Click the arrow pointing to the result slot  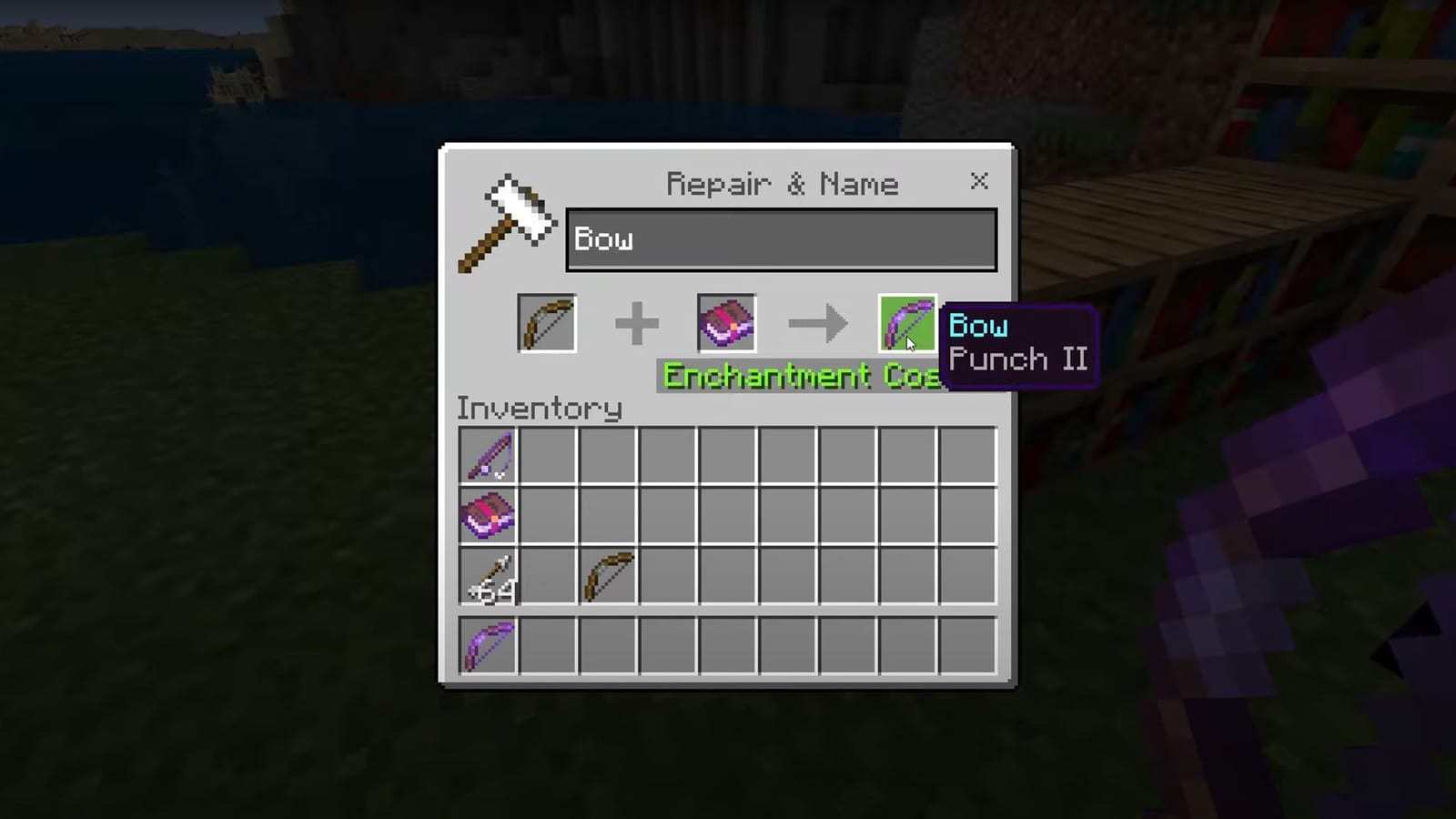click(816, 323)
